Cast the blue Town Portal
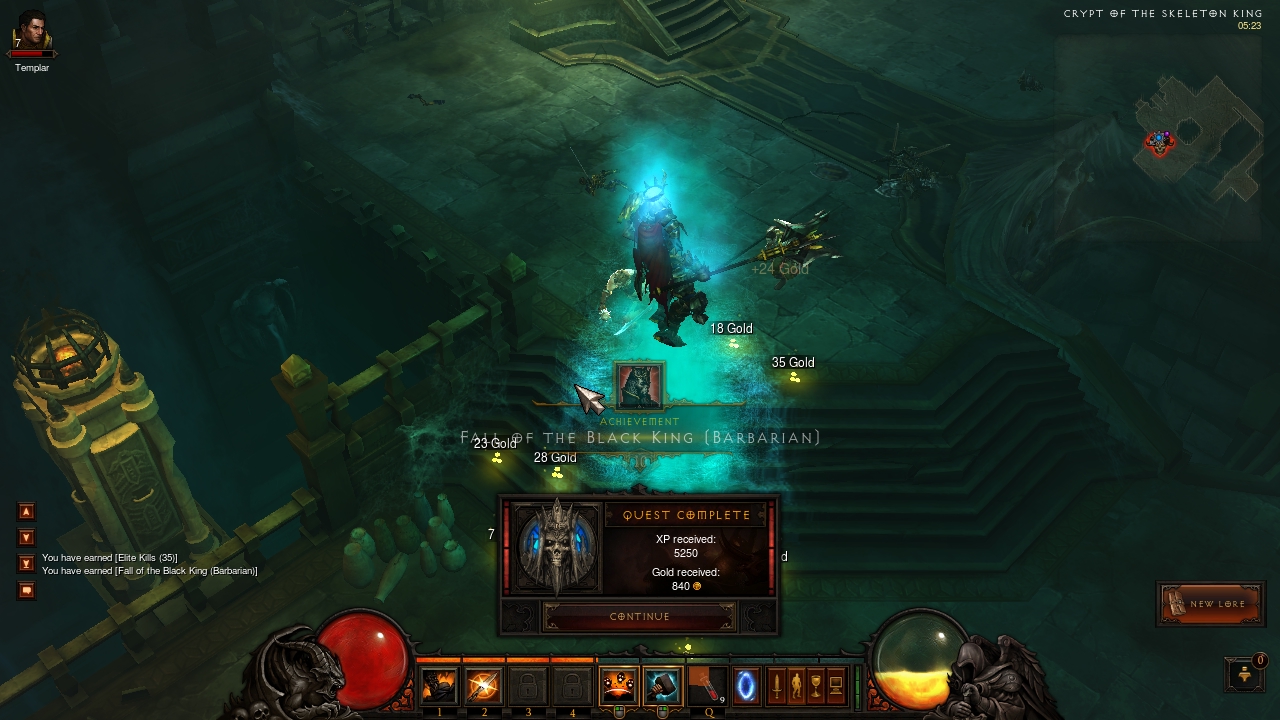The height and width of the screenshot is (720, 1280). tap(746, 687)
